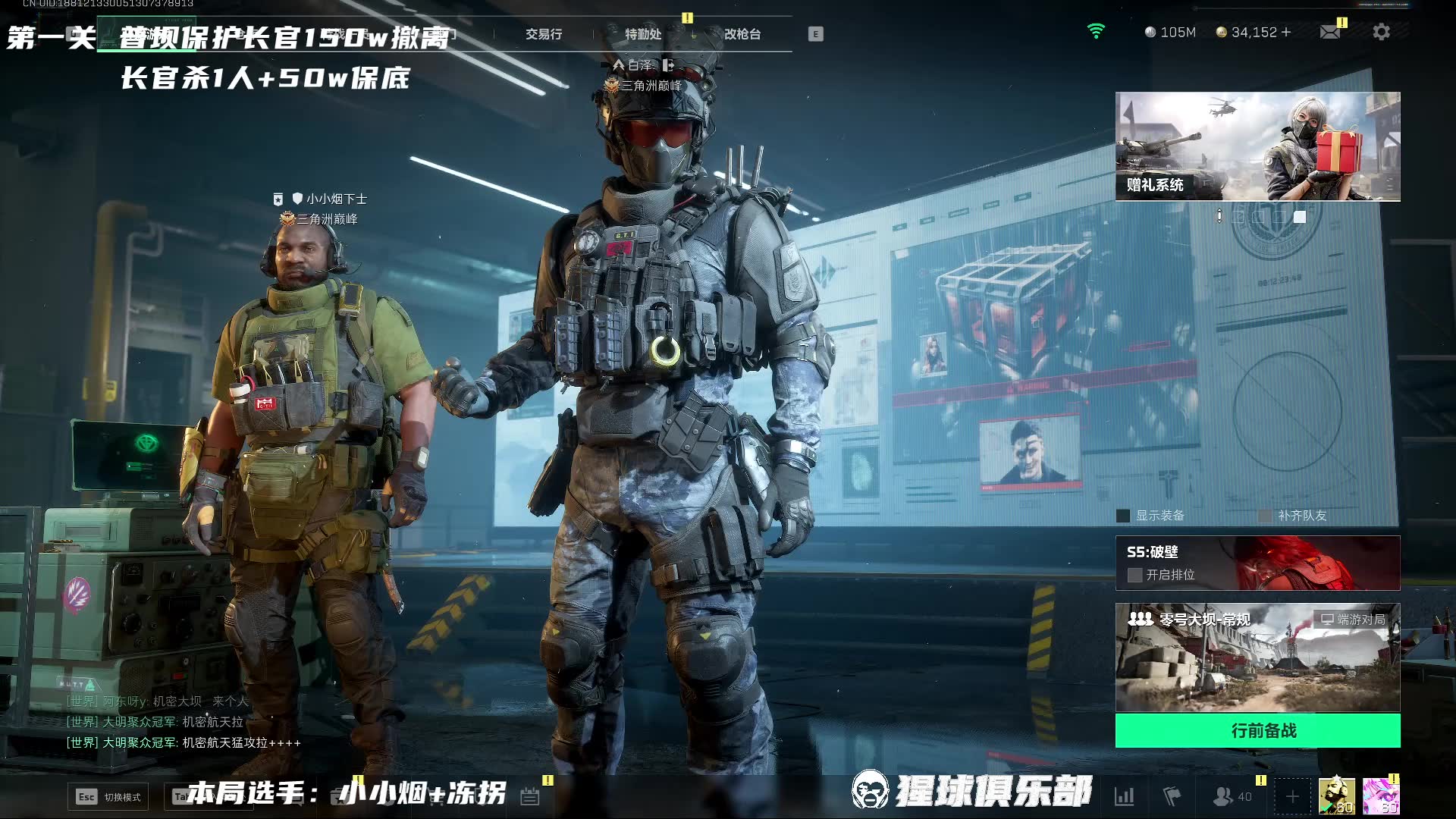
Task: Open the 赠礼系统 gift banner
Action: [x=1257, y=146]
